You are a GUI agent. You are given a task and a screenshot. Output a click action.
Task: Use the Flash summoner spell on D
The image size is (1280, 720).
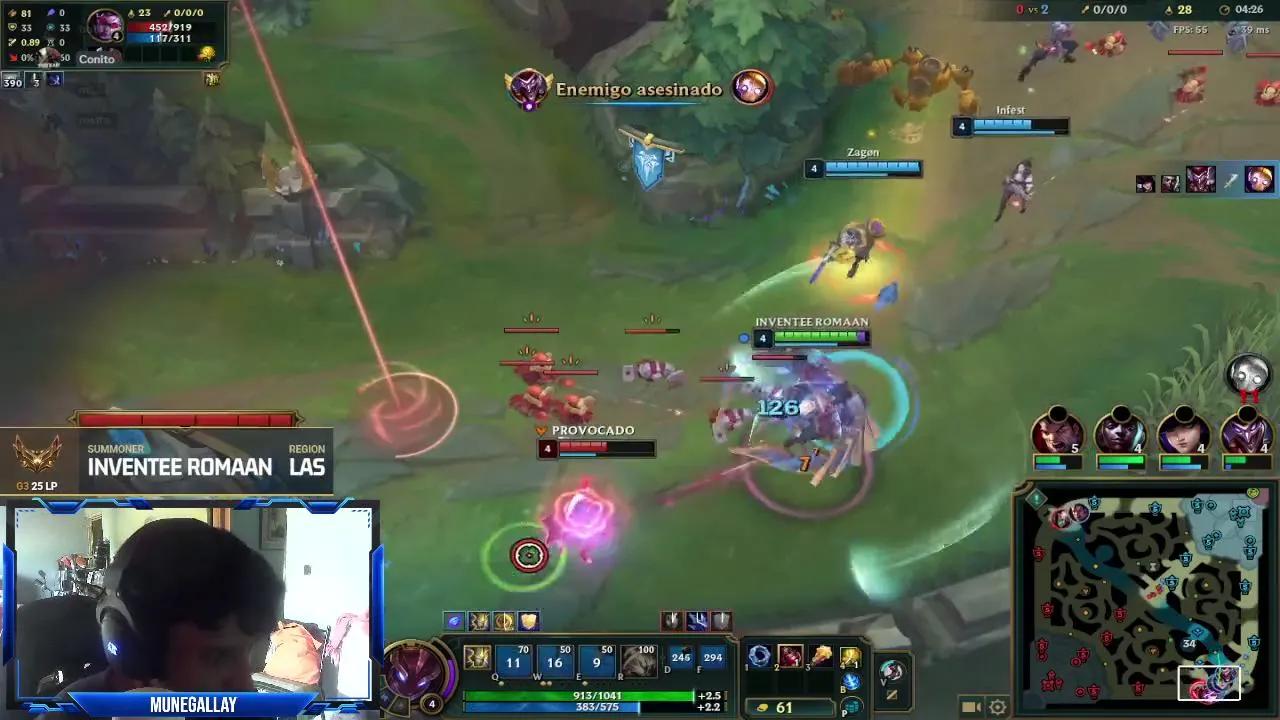[x=682, y=657]
